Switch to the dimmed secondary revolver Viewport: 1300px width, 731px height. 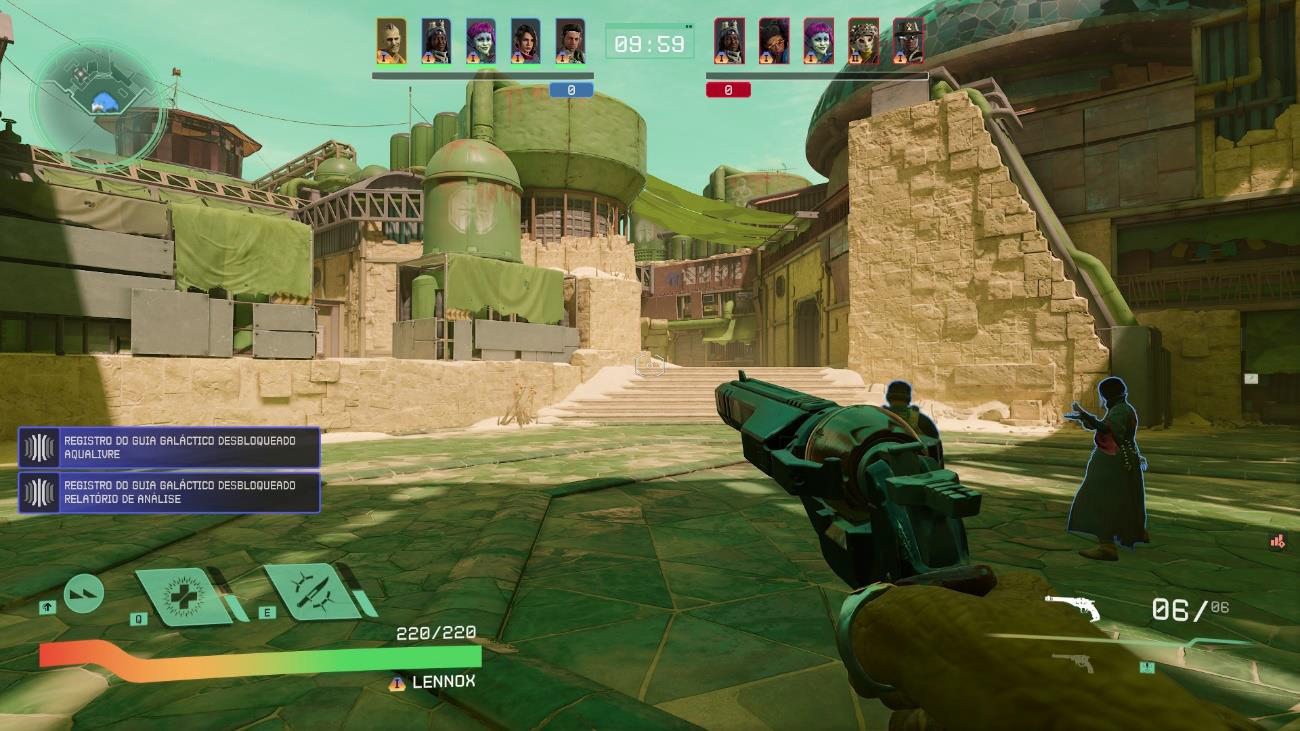pos(1071,661)
